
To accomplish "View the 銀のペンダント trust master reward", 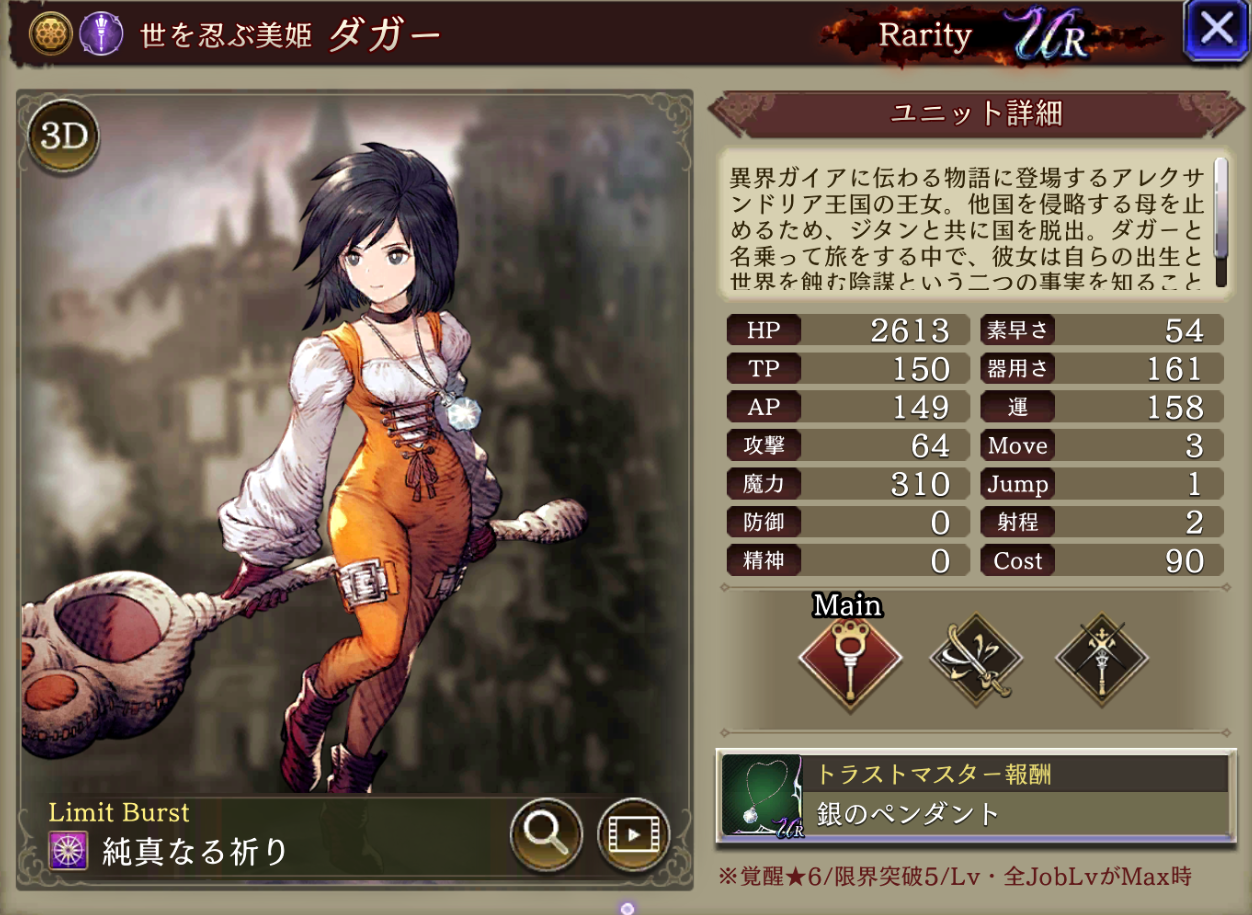I will (x=975, y=797).
